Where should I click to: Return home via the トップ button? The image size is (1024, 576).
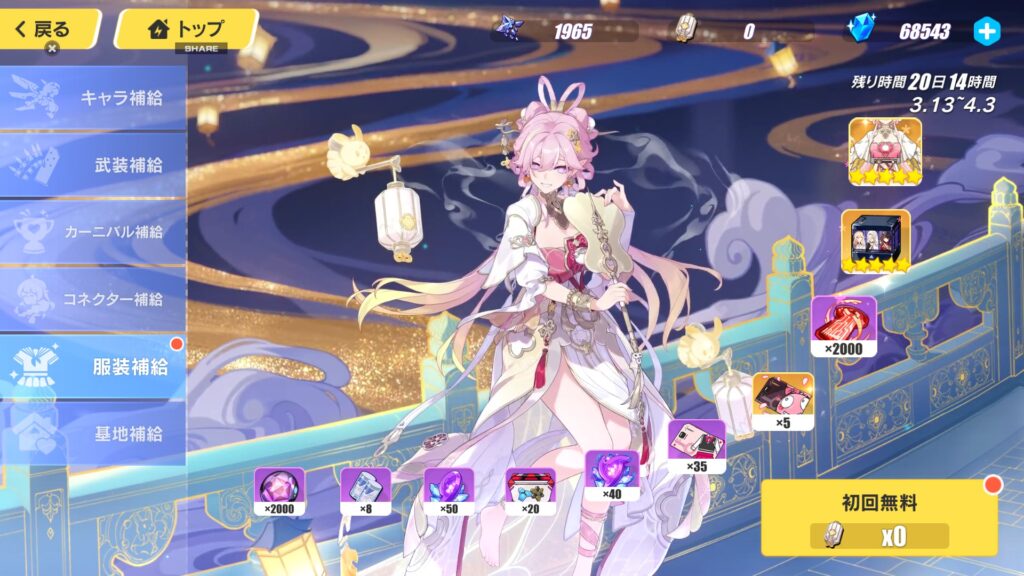(186, 28)
